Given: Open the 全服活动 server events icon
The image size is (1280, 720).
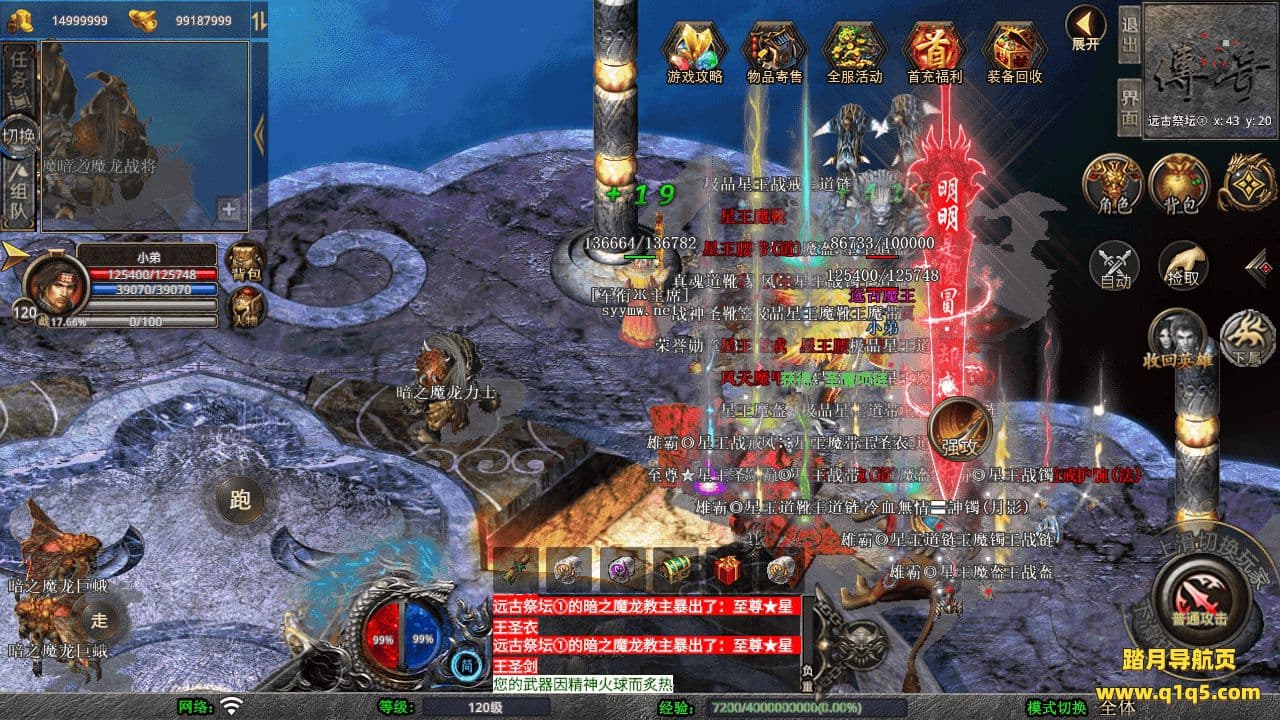Looking at the screenshot, I should [x=855, y=48].
